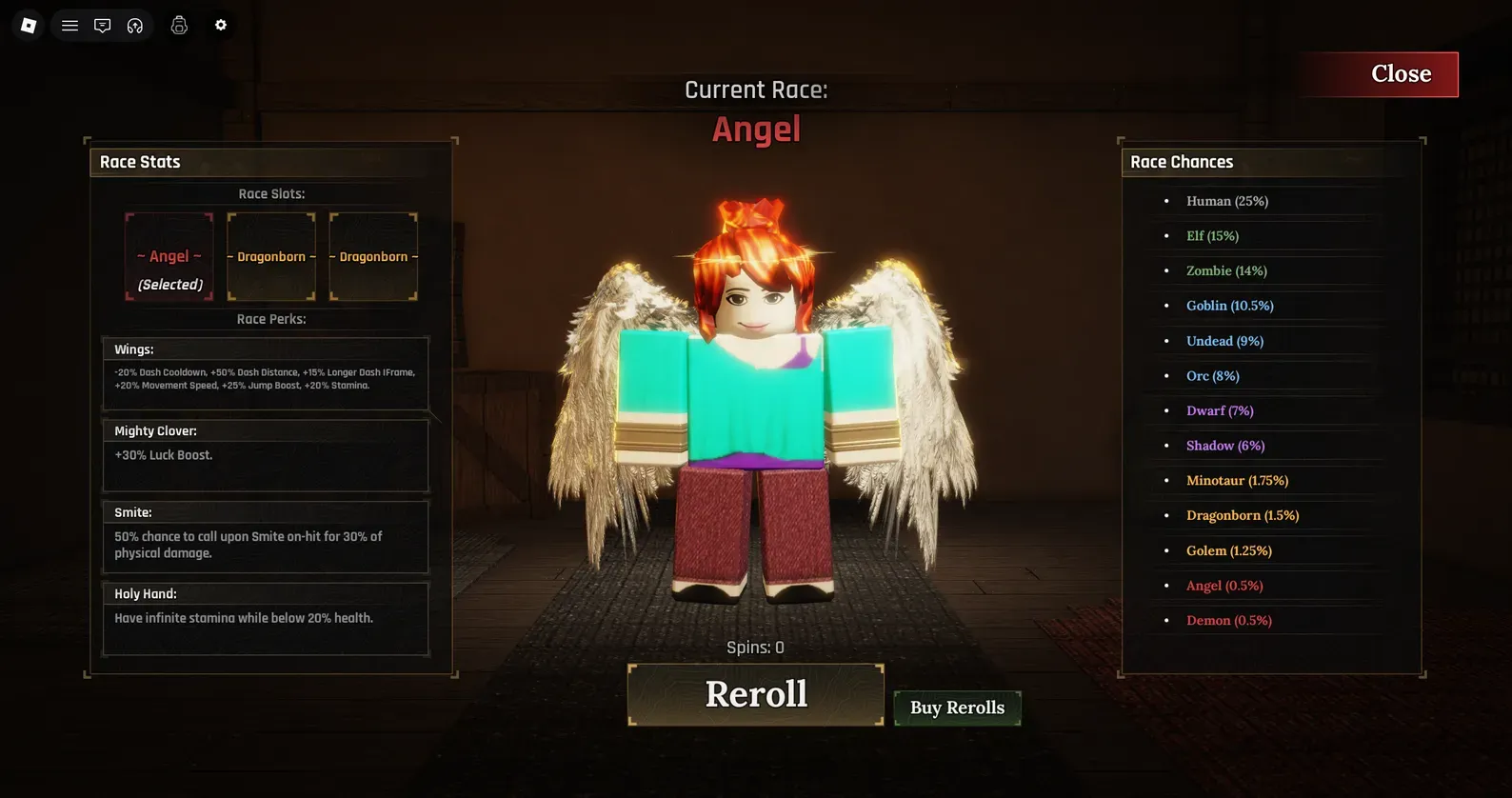Open the Roblox logo menu
Viewport: 1512px width, 798px height.
click(29, 26)
